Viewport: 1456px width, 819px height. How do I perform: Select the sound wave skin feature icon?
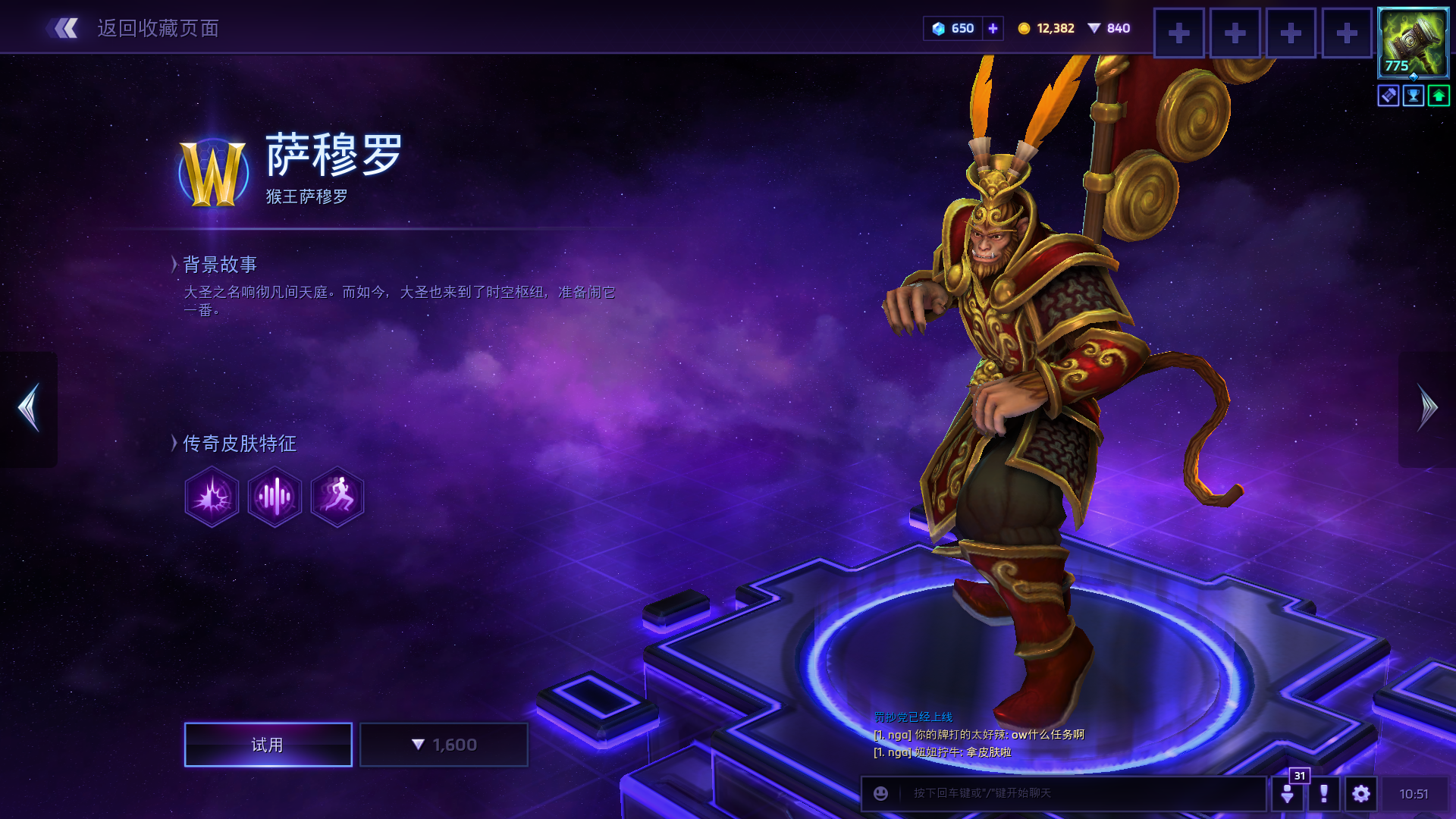(x=275, y=497)
